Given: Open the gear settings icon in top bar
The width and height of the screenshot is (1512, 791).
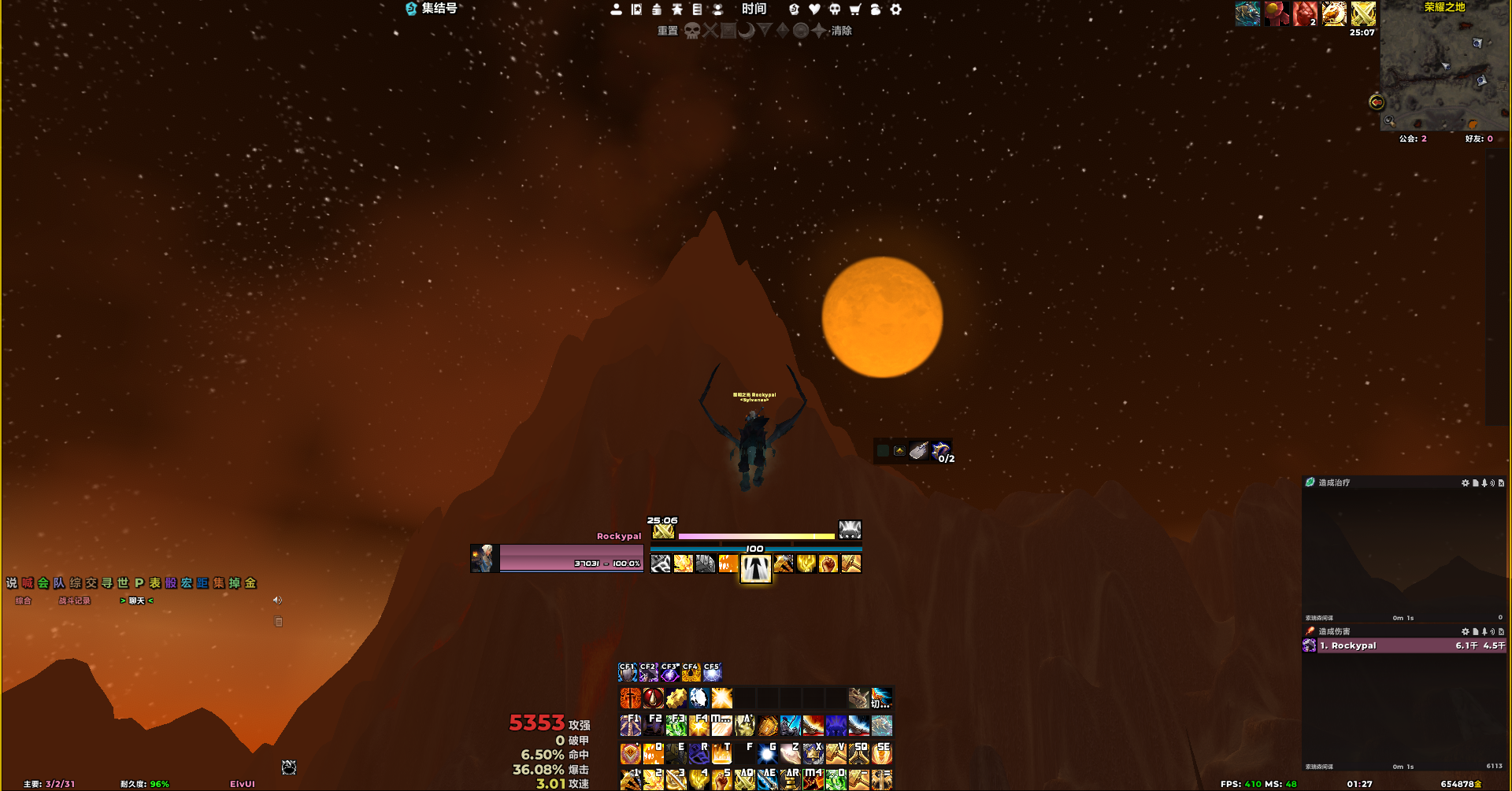Looking at the screenshot, I should point(895,9).
